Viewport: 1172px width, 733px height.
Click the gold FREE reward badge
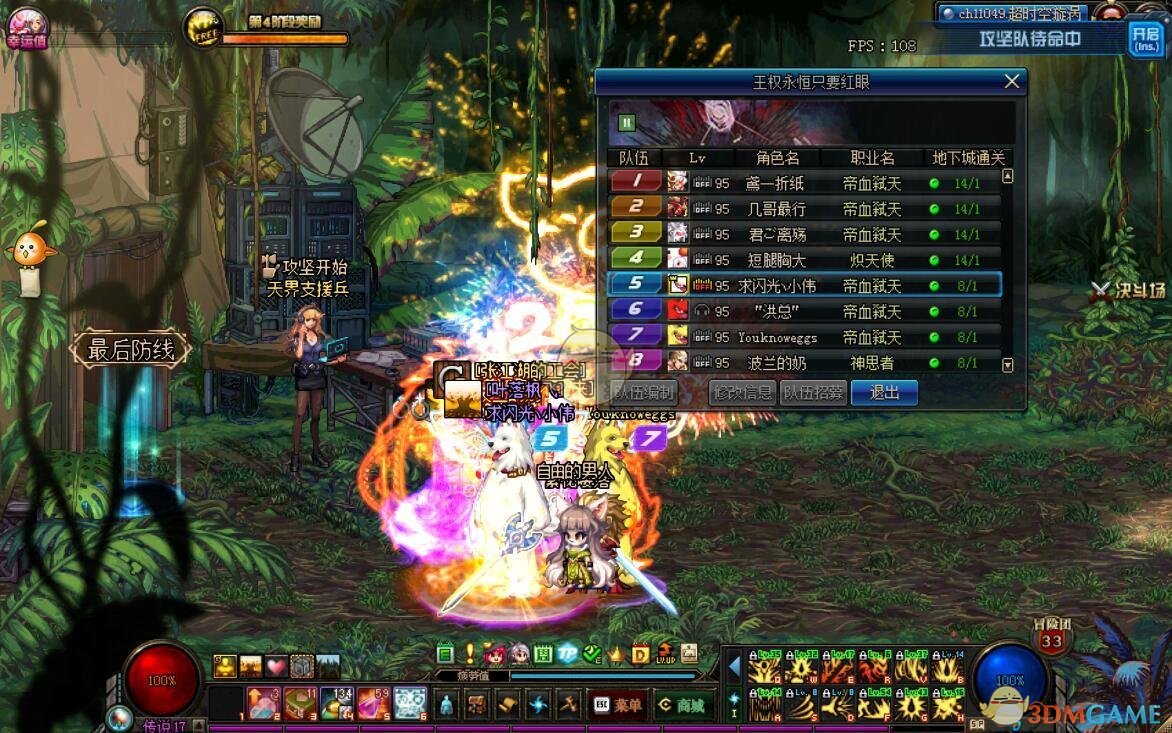point(204,28)
